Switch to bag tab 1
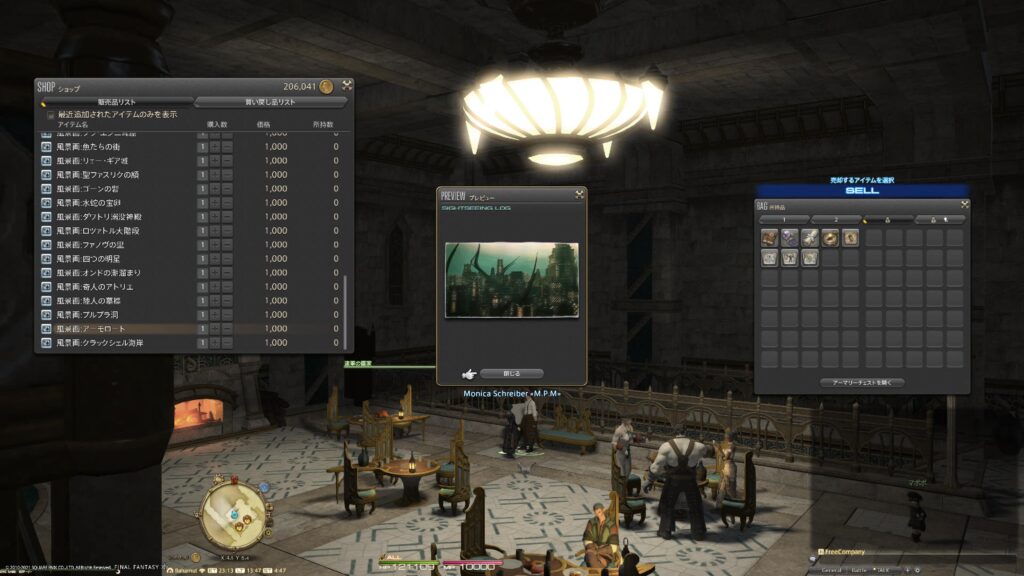The width and height of the screenshot is (1024, 576). [x=783, y=219]
